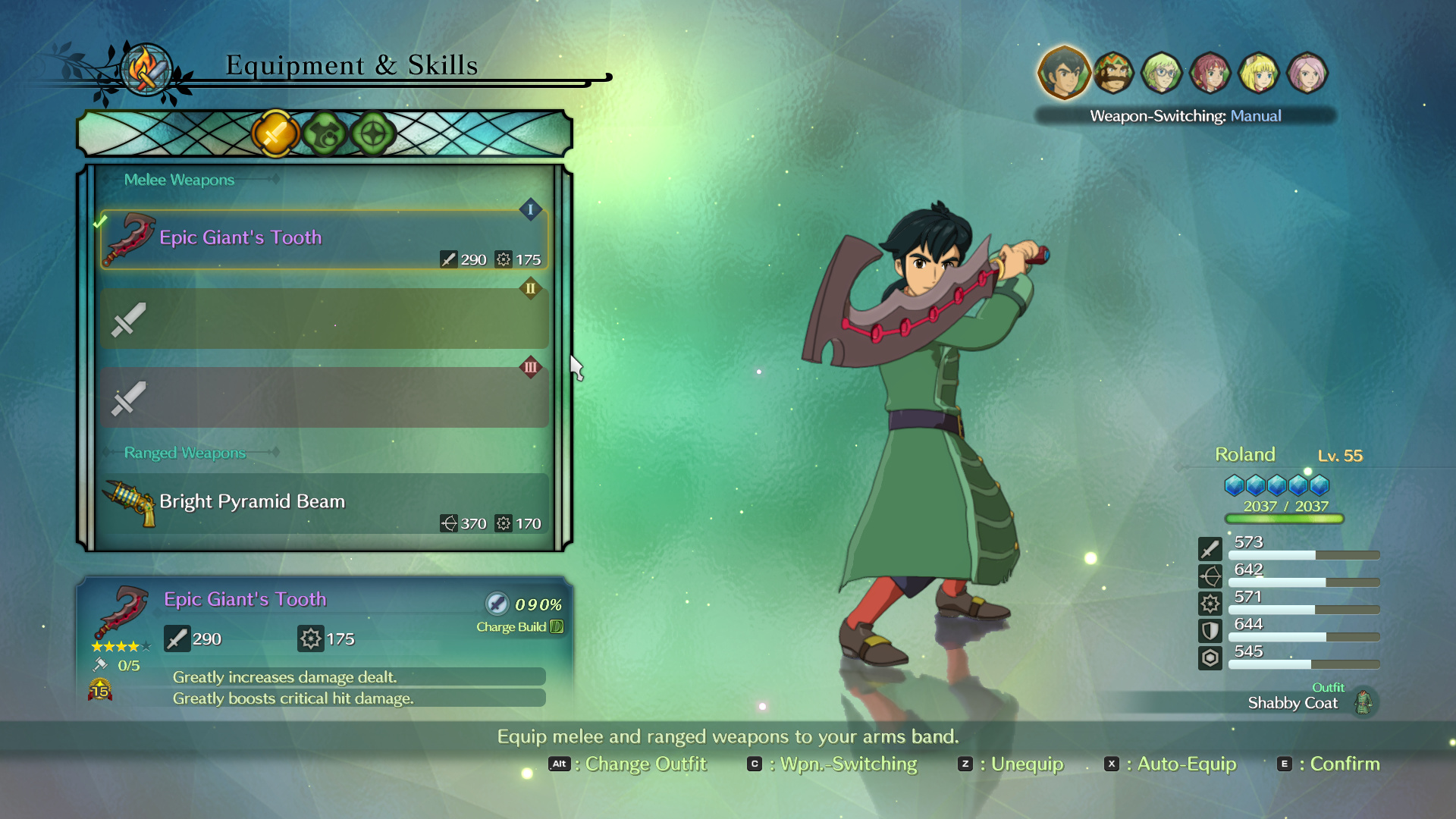The height and width of the screenshot is (819, 1456).
Task: Select Roland's dark-haired portrait
Action: [x=1064, y=73]
